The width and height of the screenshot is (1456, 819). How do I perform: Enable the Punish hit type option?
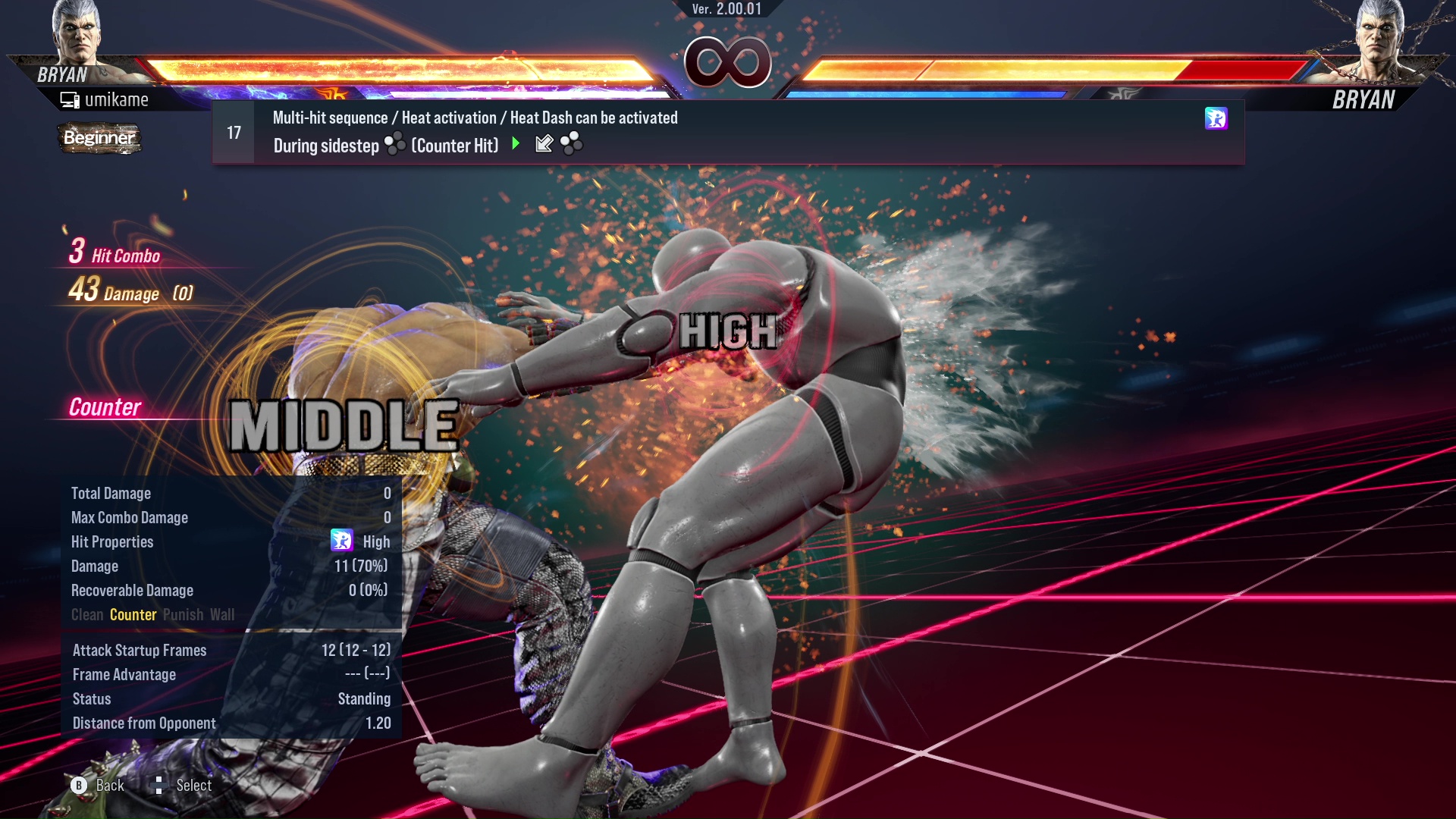tap(182, 615)
